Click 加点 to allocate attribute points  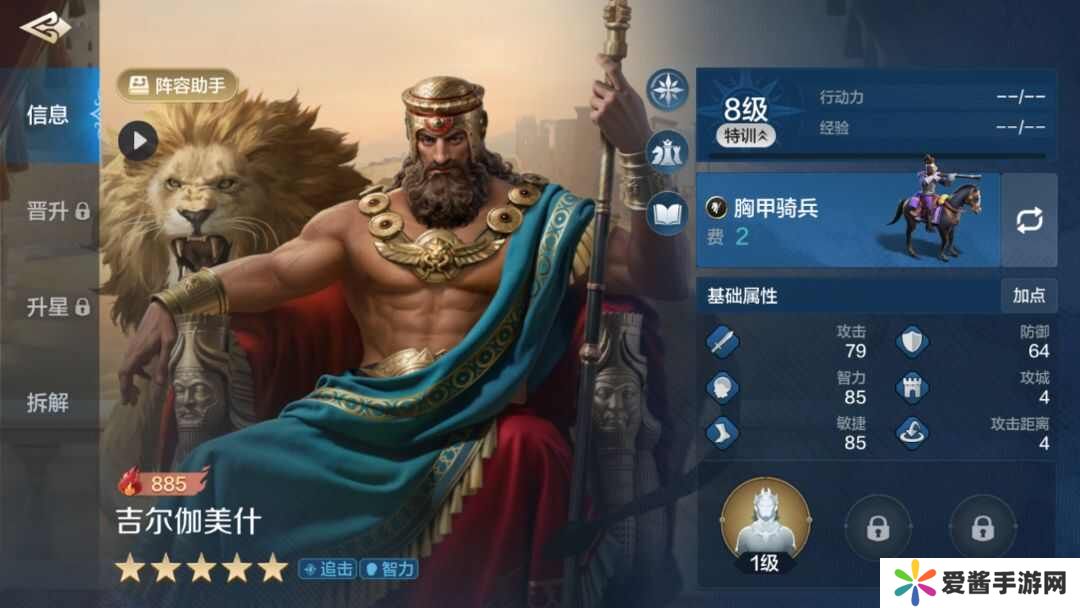(x=1028, y=296)
